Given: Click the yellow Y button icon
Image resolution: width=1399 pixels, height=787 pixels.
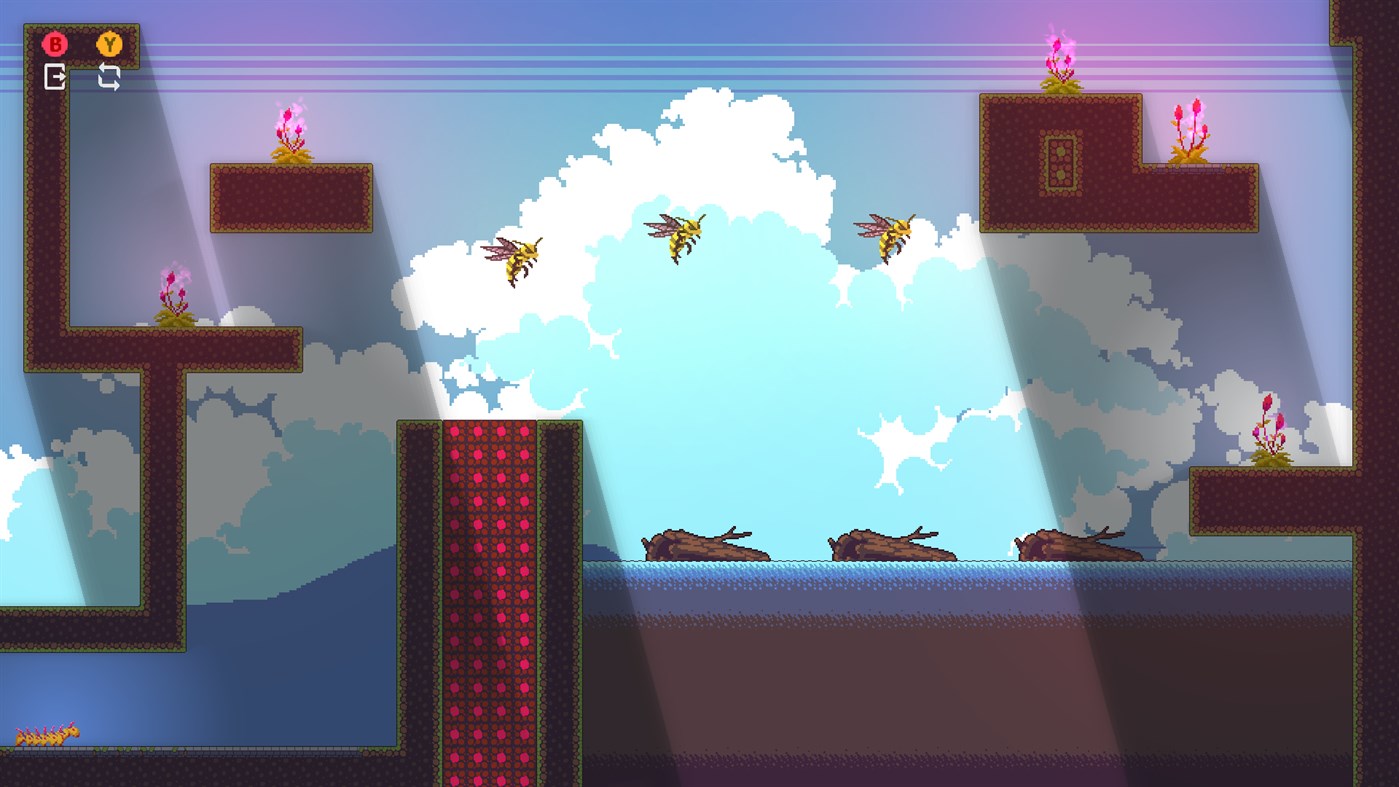Looking at the screenshot, I should 110,44.
